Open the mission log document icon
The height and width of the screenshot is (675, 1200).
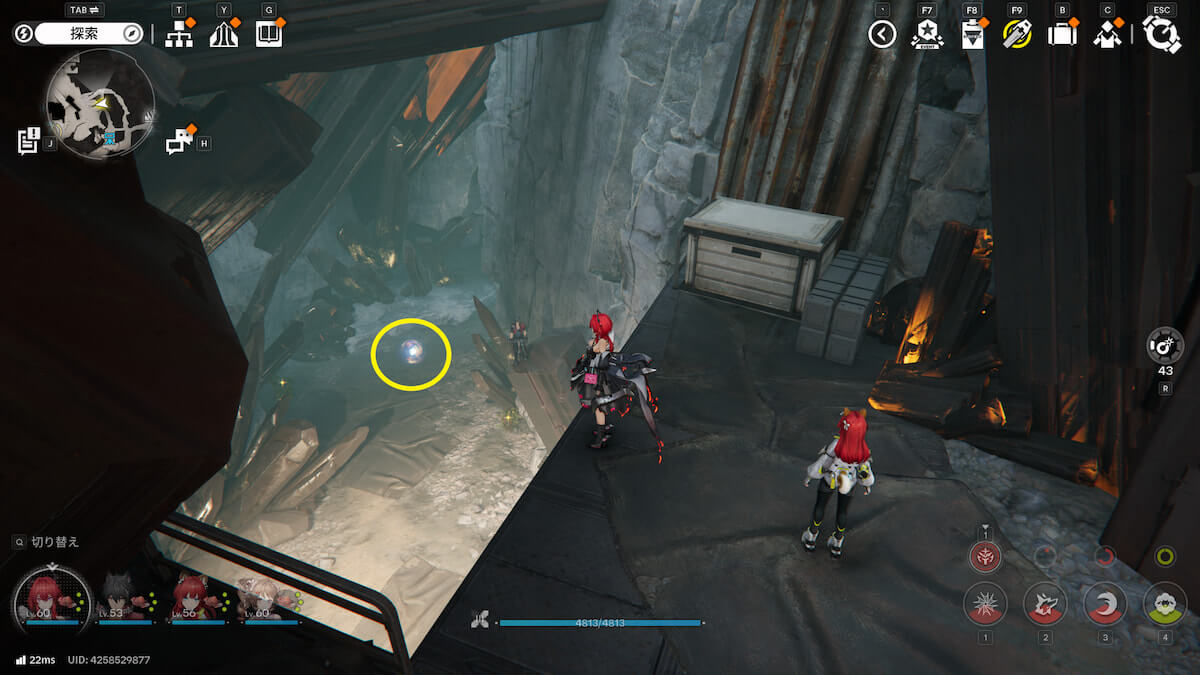[29, 141]
